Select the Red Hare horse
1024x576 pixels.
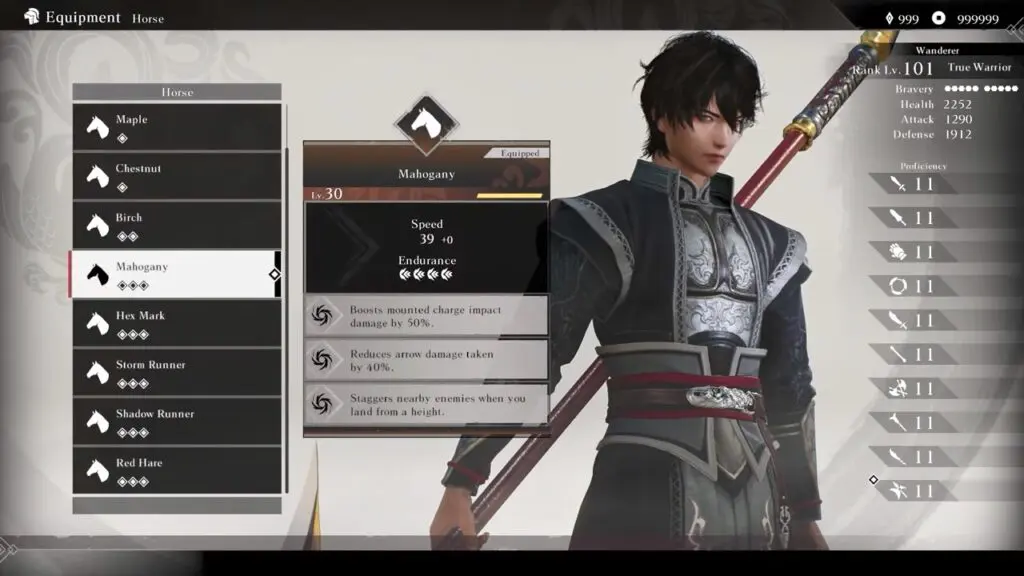tap(176, 470)
